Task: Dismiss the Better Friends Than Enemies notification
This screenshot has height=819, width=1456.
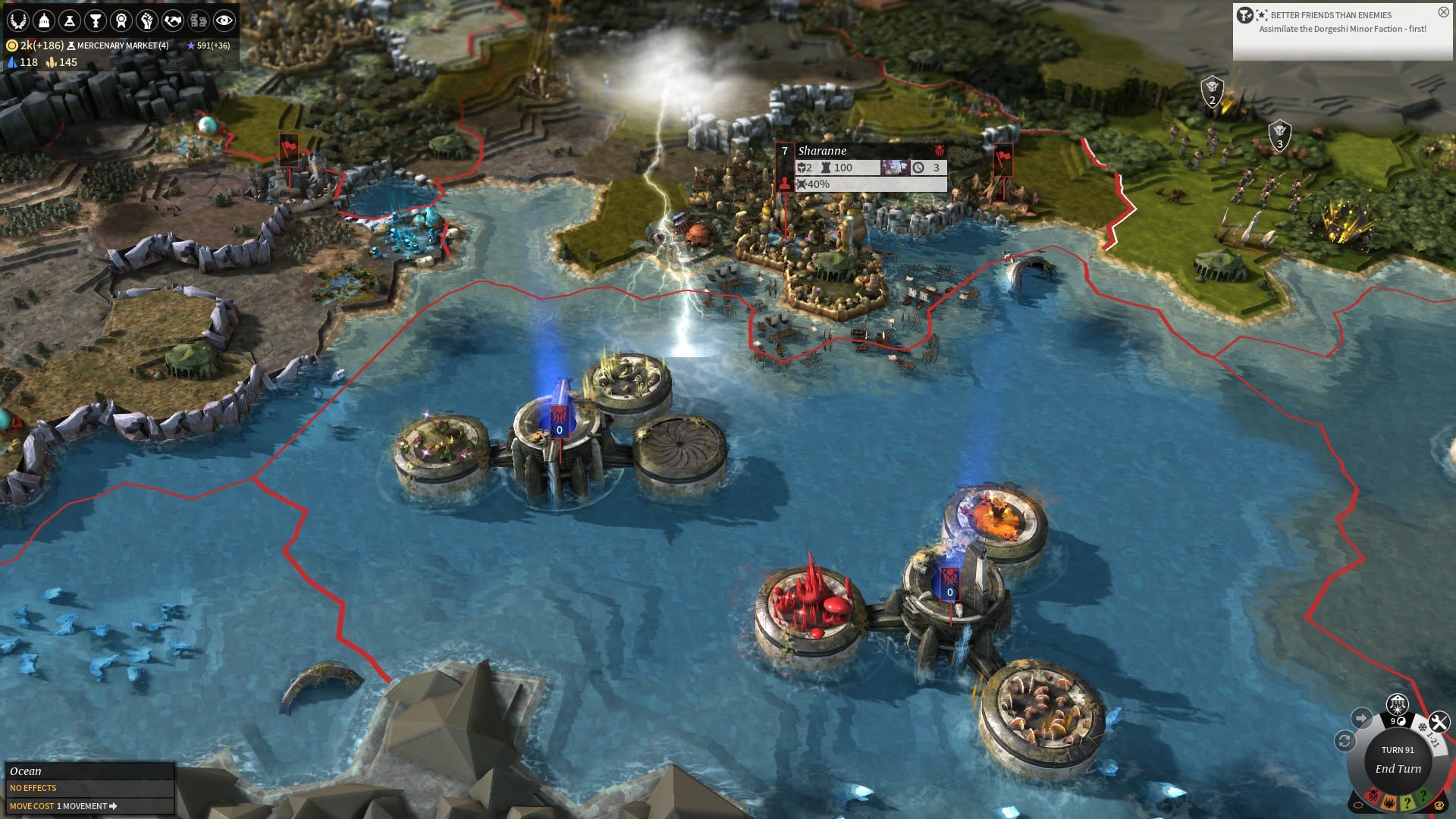Action: (1442, 11)
